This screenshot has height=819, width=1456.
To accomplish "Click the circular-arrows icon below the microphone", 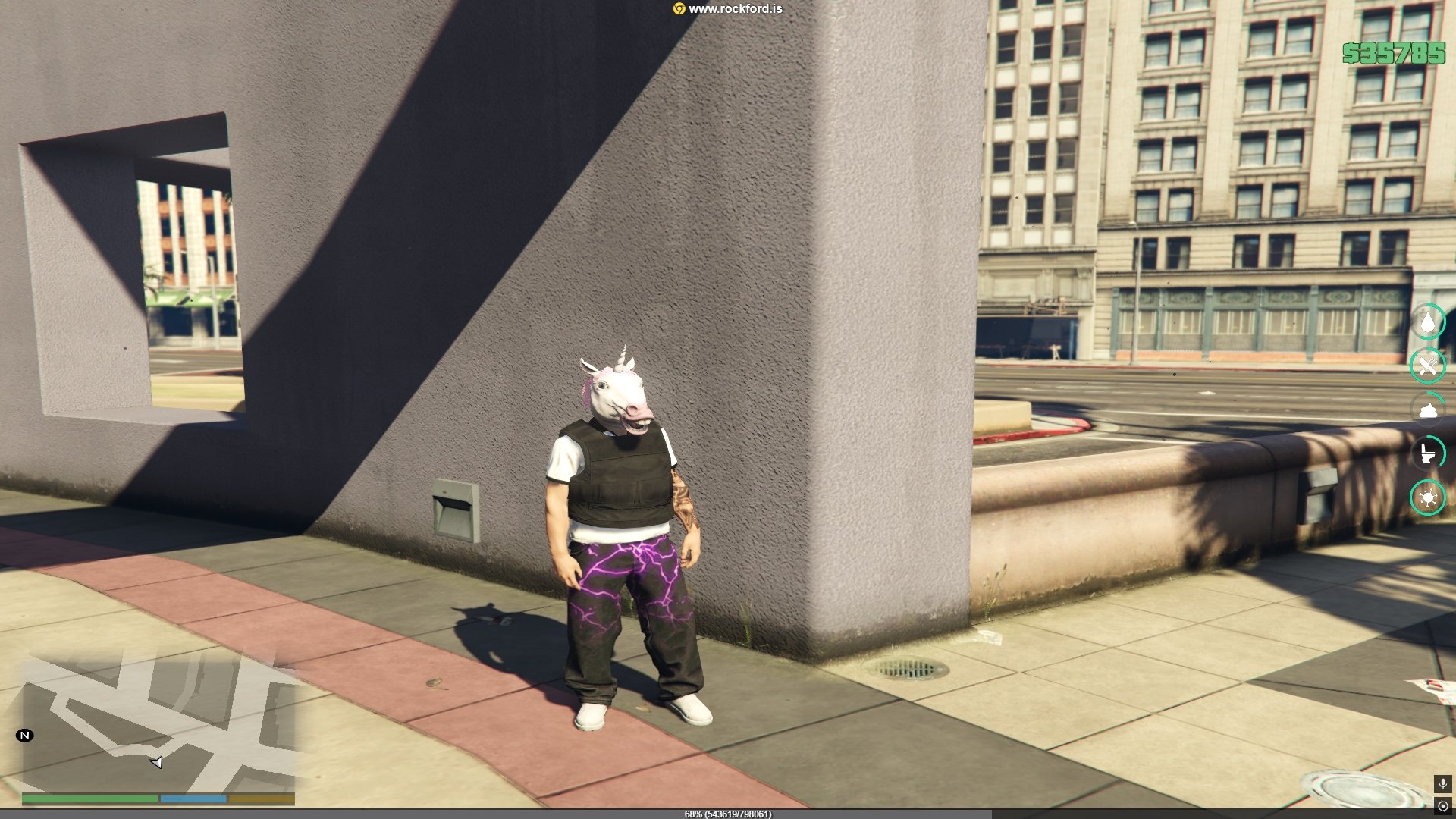I will [1442, 806].
